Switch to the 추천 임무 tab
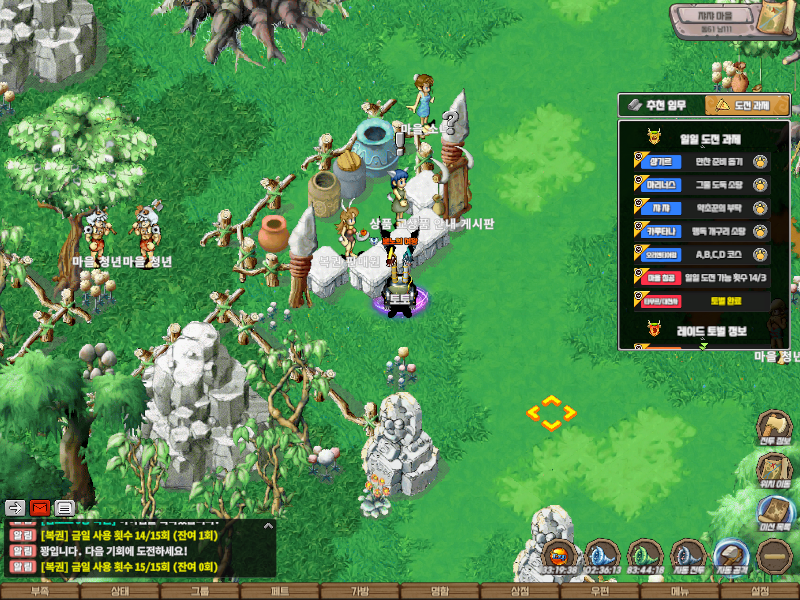The width and height of the screenshot is (800, 600). pos(661,105)
